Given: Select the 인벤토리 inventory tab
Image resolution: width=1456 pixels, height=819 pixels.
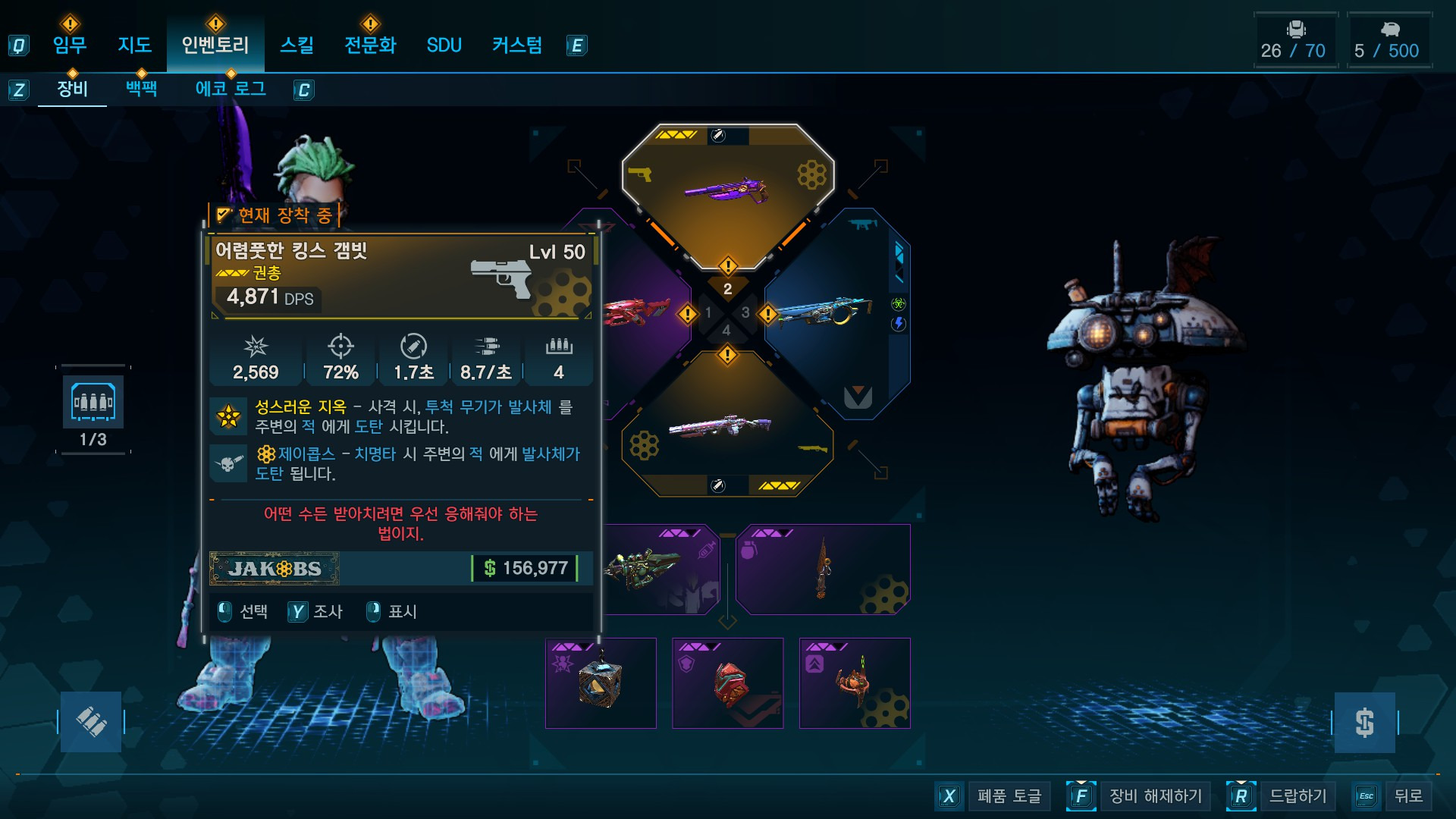Looking at the screenshot, I should pos(215,45).
